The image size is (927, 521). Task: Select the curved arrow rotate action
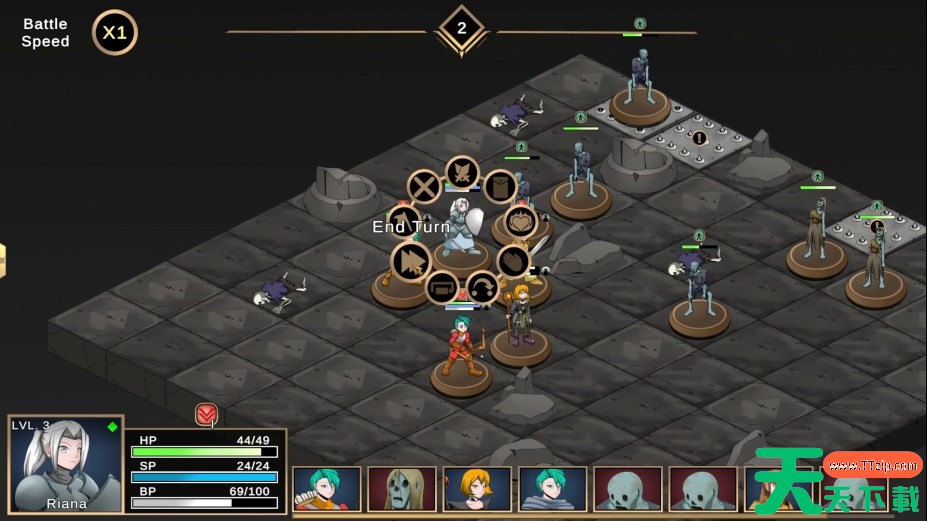tap(482, 288)
